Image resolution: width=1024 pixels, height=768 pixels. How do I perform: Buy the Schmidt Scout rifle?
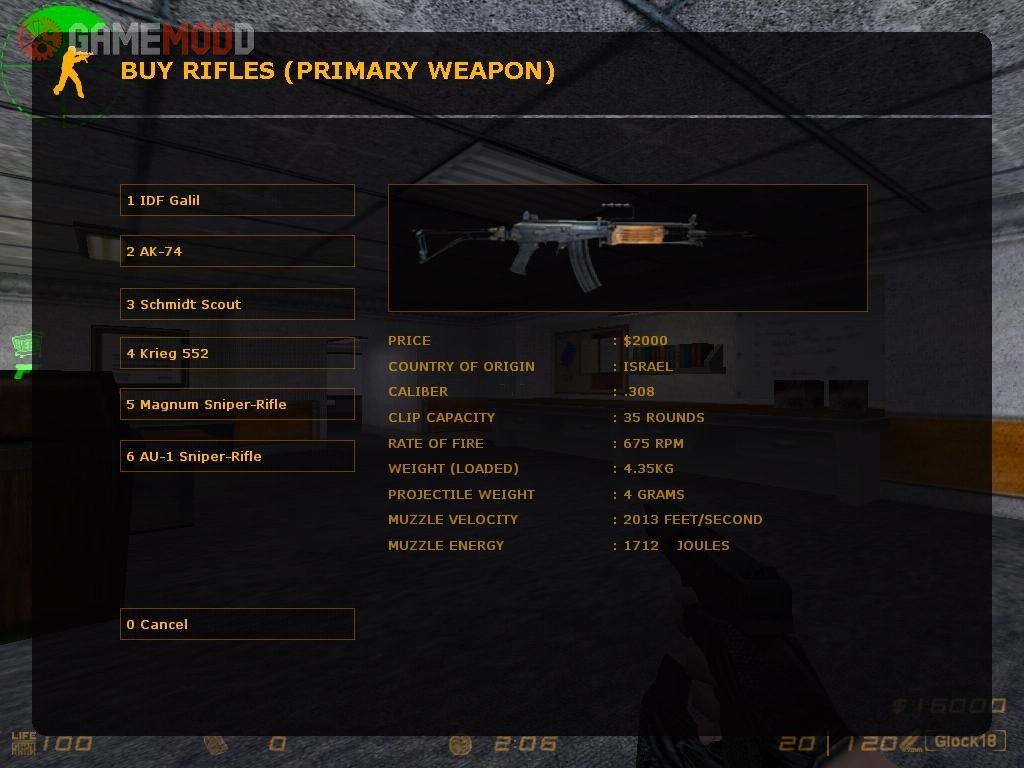coord(237,304)
